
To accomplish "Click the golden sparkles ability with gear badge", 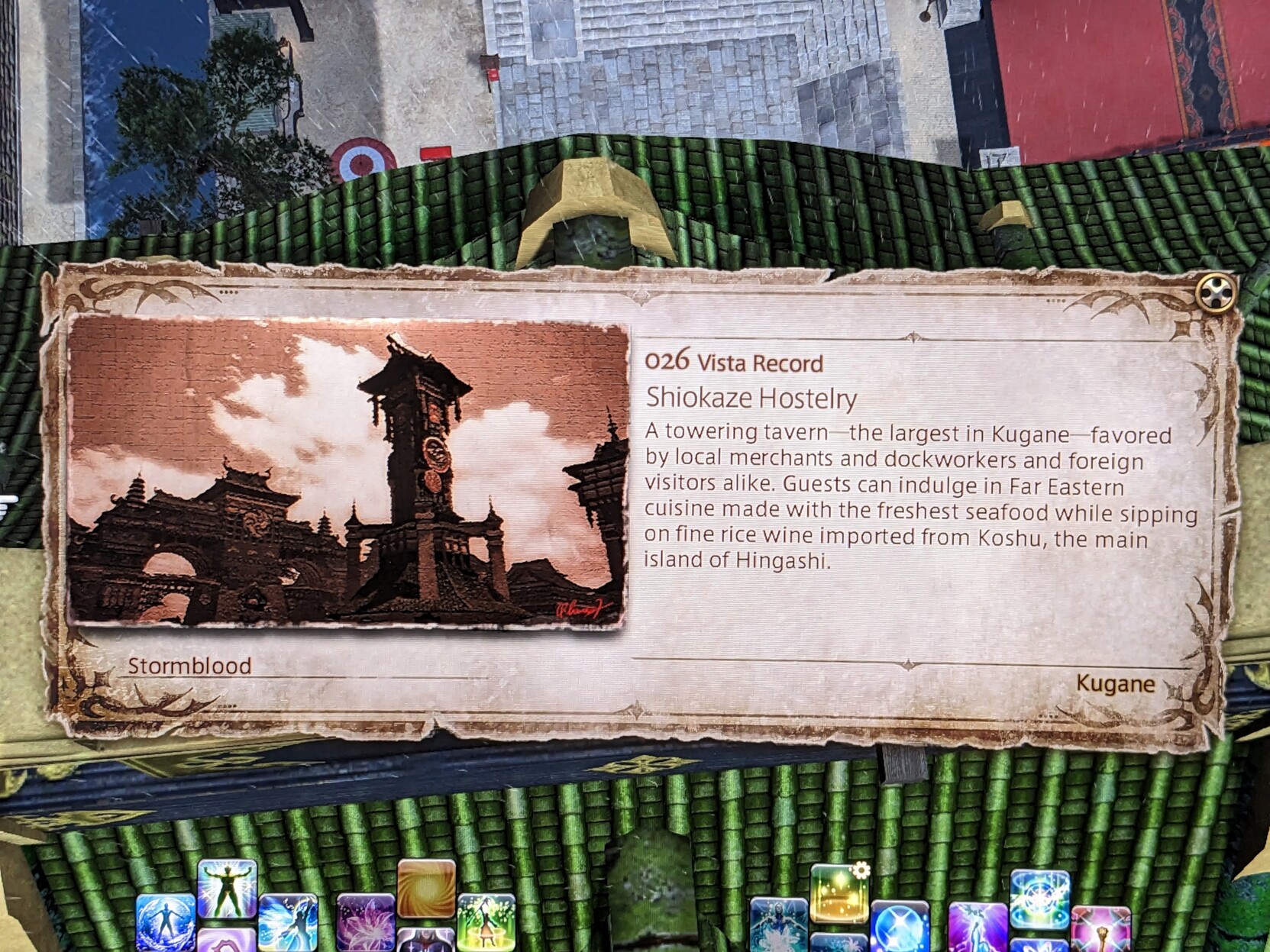I will point(839,893).
